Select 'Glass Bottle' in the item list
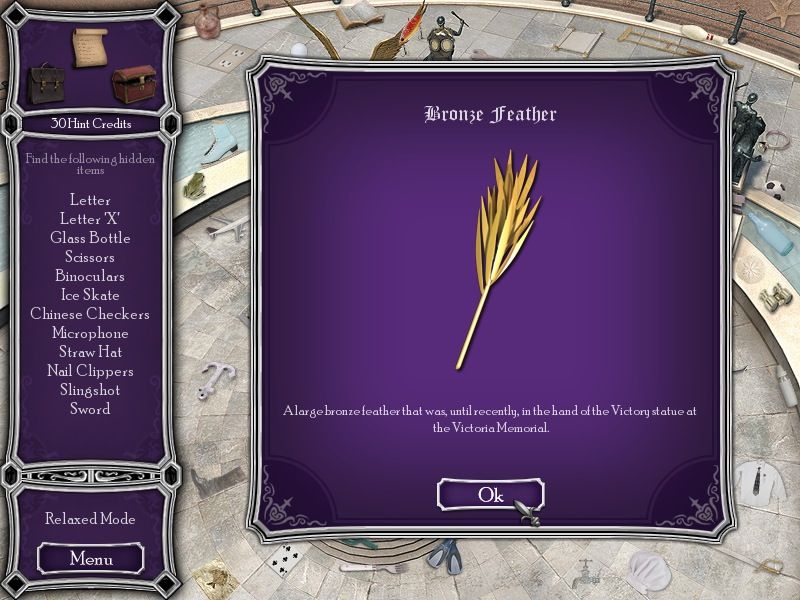 coord(90,238)
